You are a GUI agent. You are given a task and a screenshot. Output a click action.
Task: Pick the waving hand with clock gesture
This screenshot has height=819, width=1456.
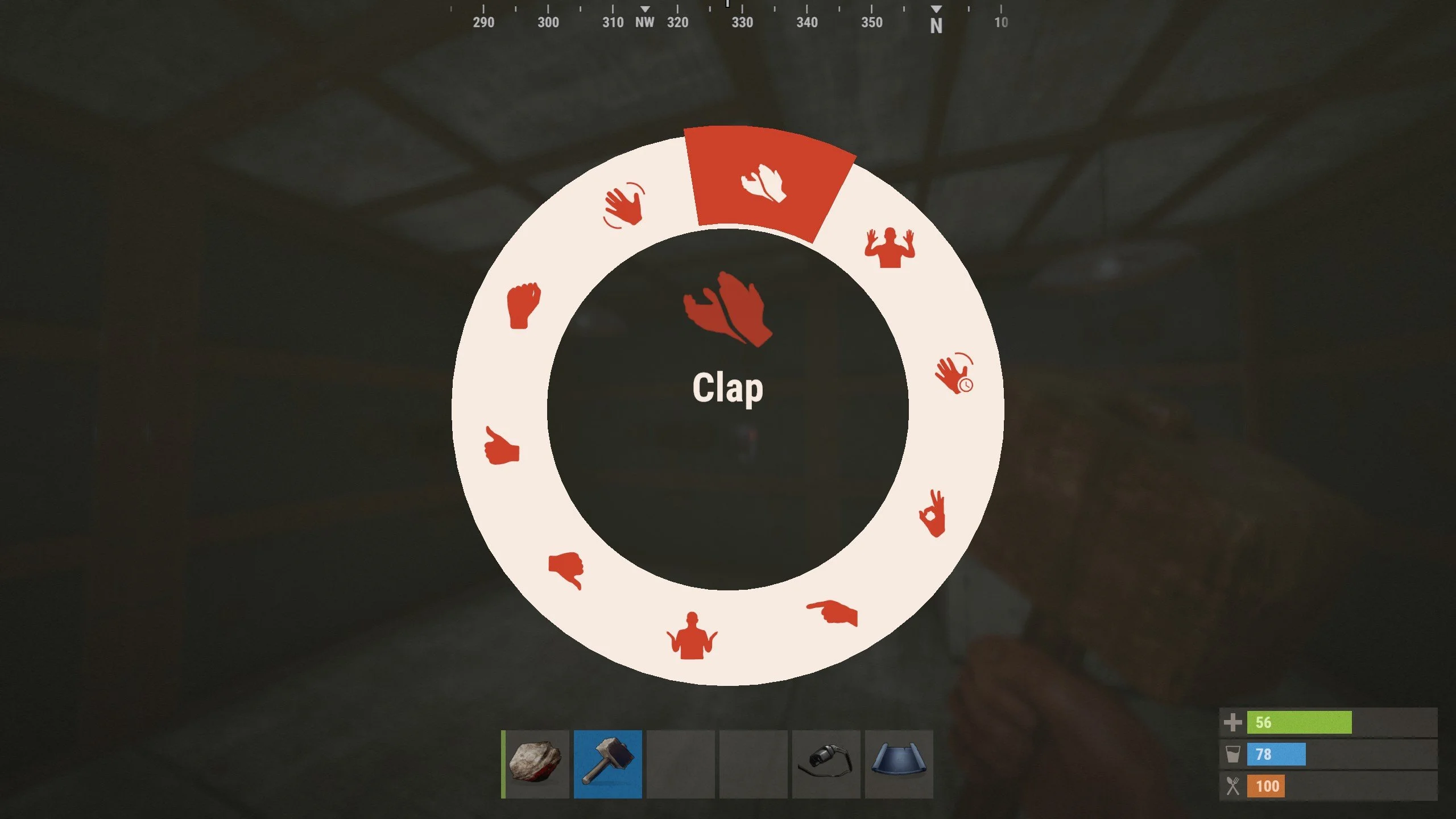(954, 374)
